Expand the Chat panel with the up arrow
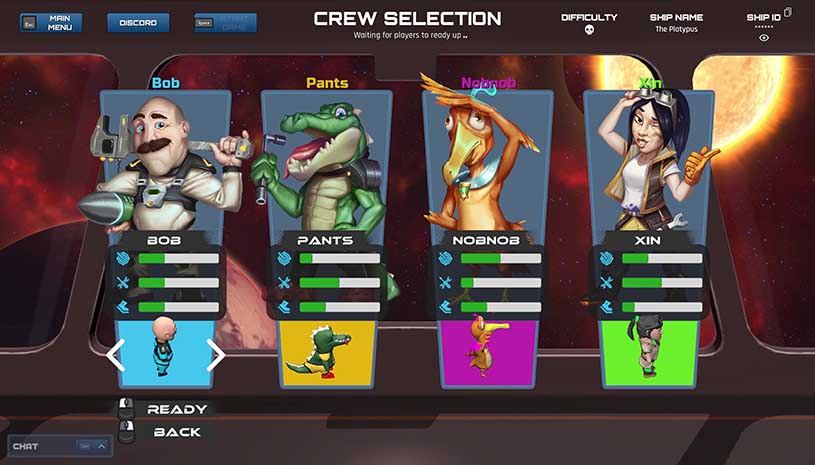 (x=100, y=446)
